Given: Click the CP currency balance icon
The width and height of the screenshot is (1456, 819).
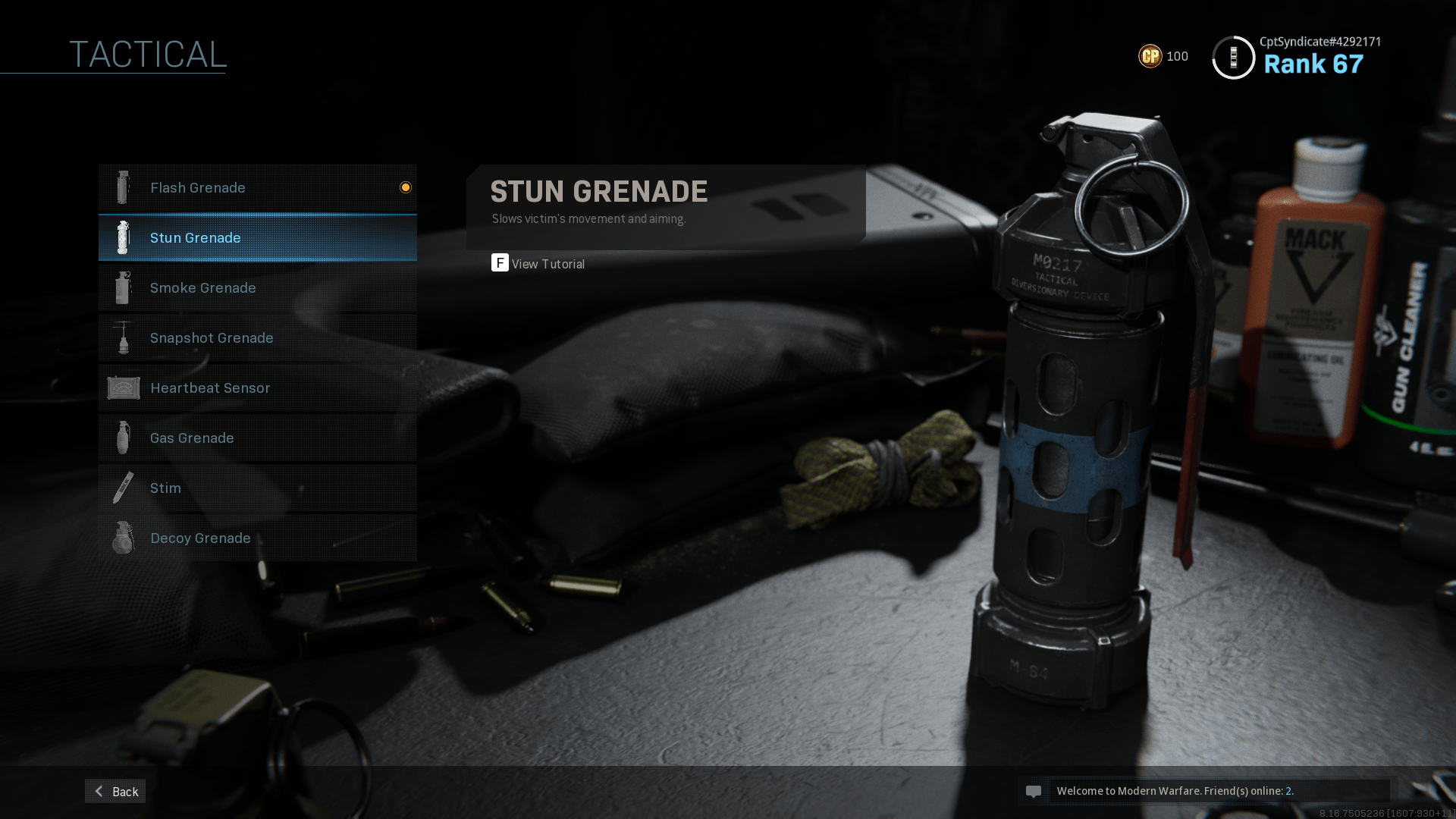Looking at the screenshot, I should pos(1150,56).
